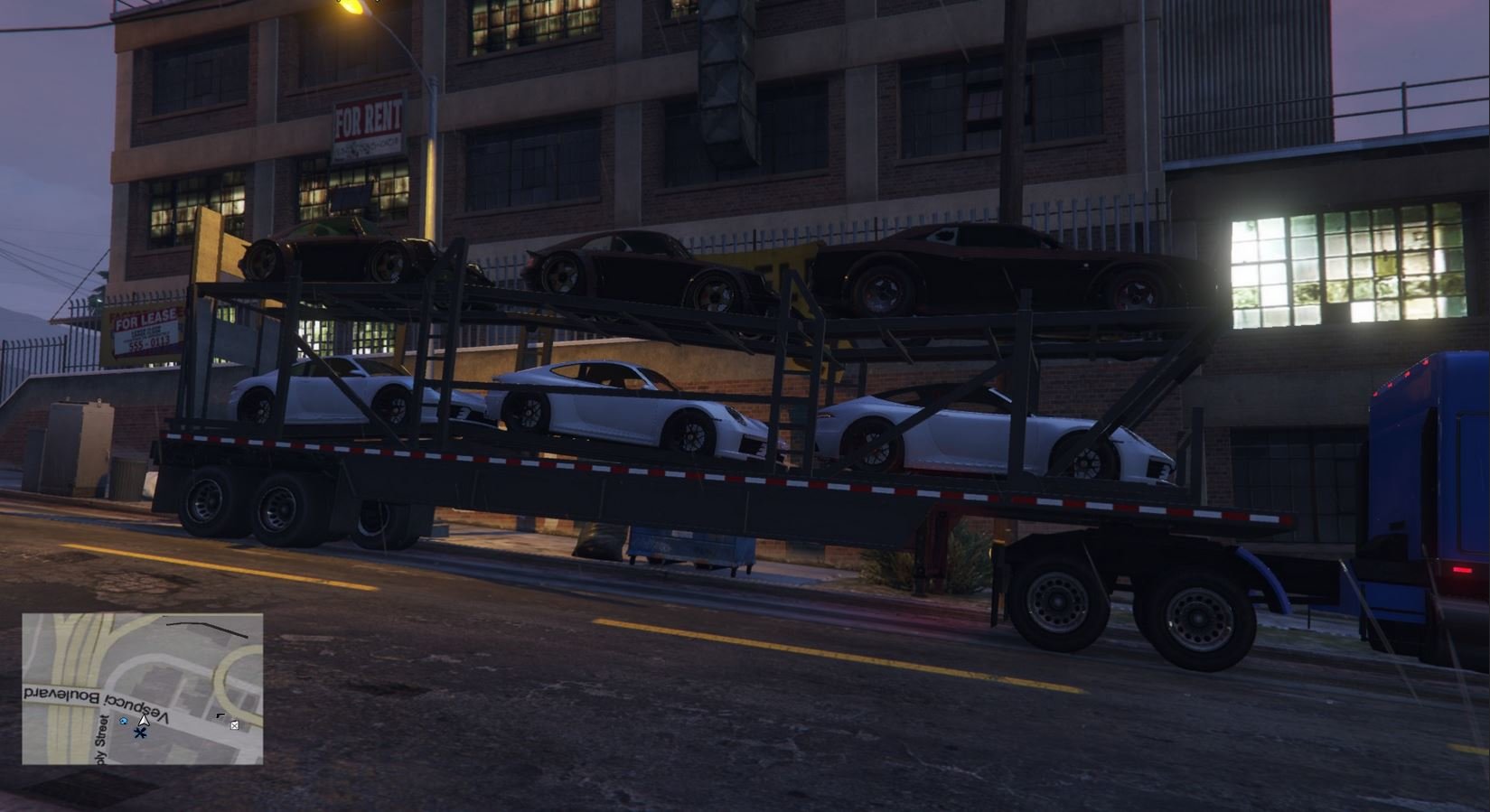
Task: Select the dark blue cross-shaped map blip
Action: point(140,733)
